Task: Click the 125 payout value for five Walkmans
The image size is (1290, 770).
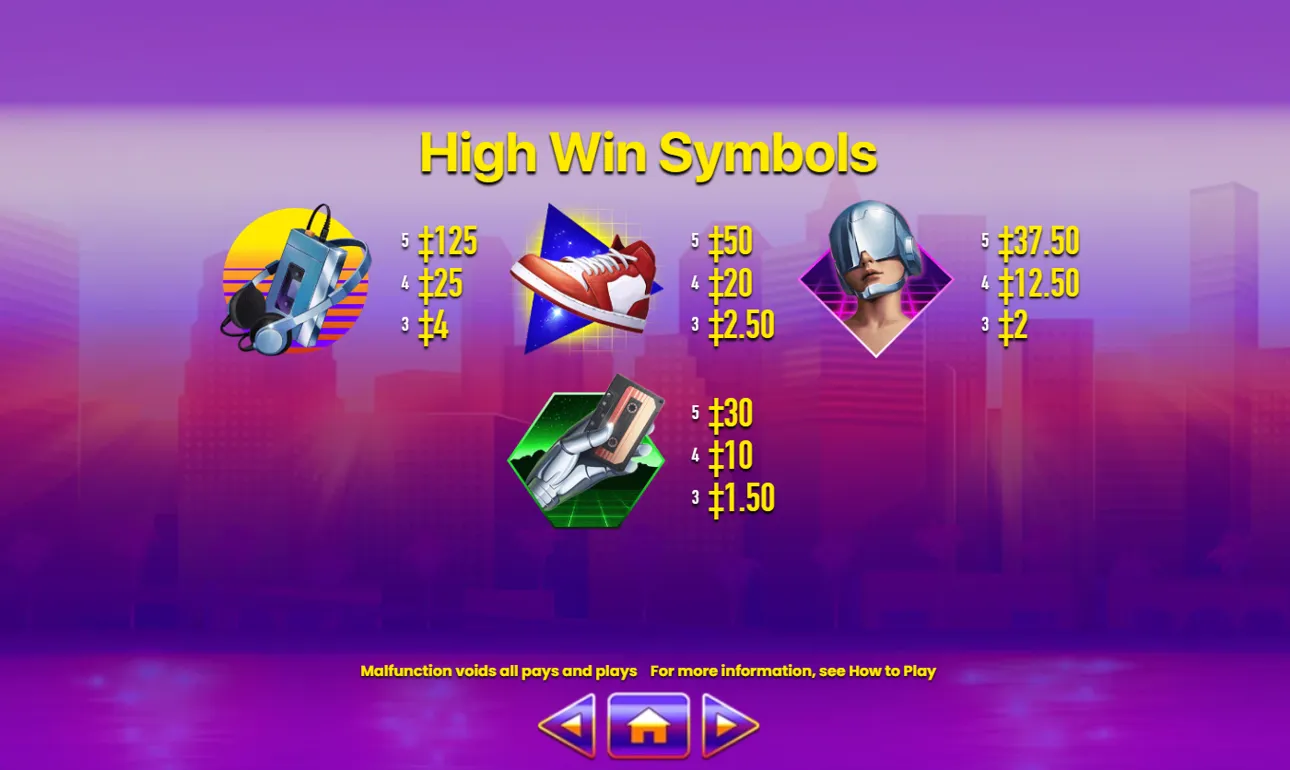Action: 445,240
